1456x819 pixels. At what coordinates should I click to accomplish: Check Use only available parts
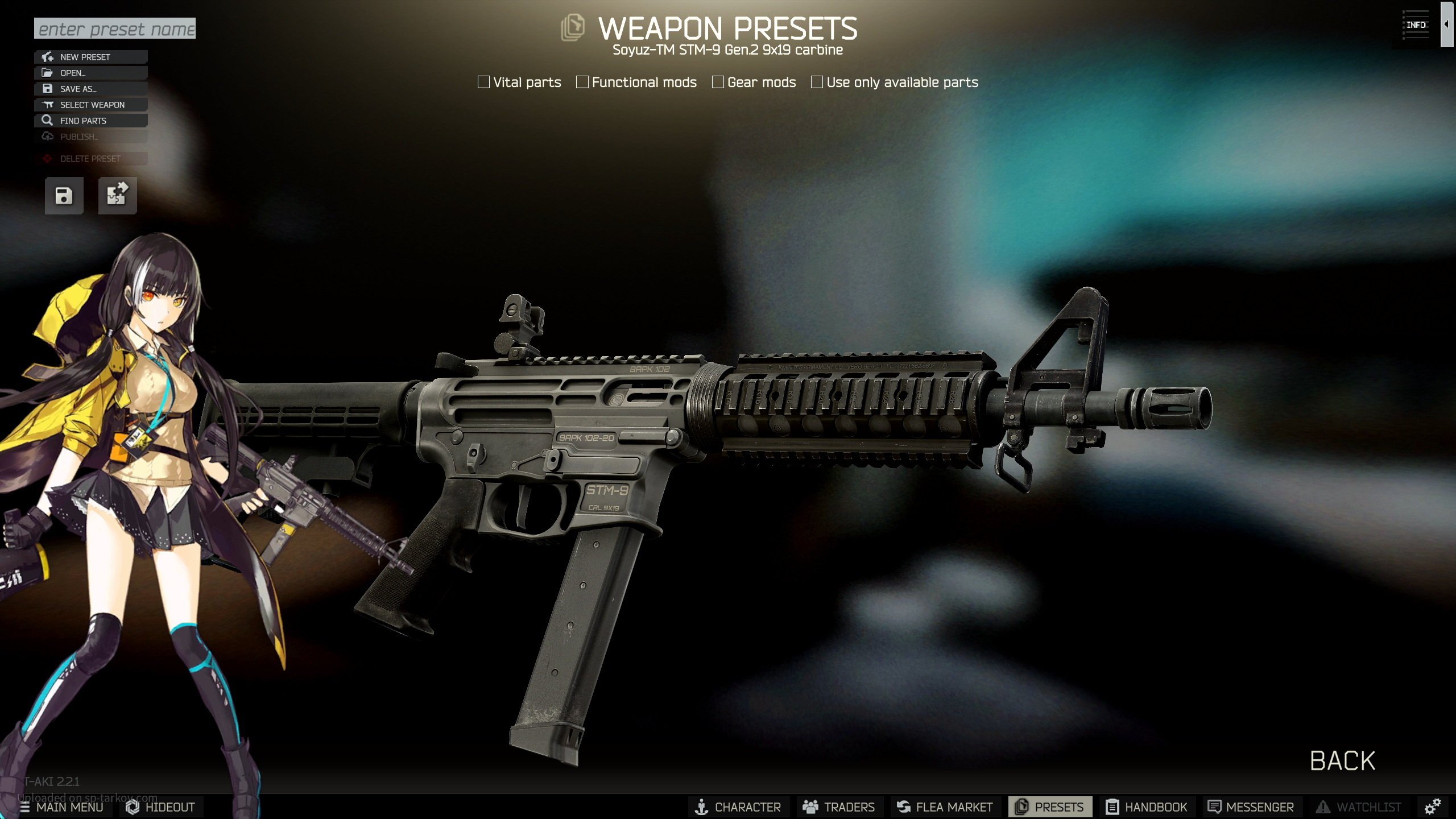click(x=817, y=82)
